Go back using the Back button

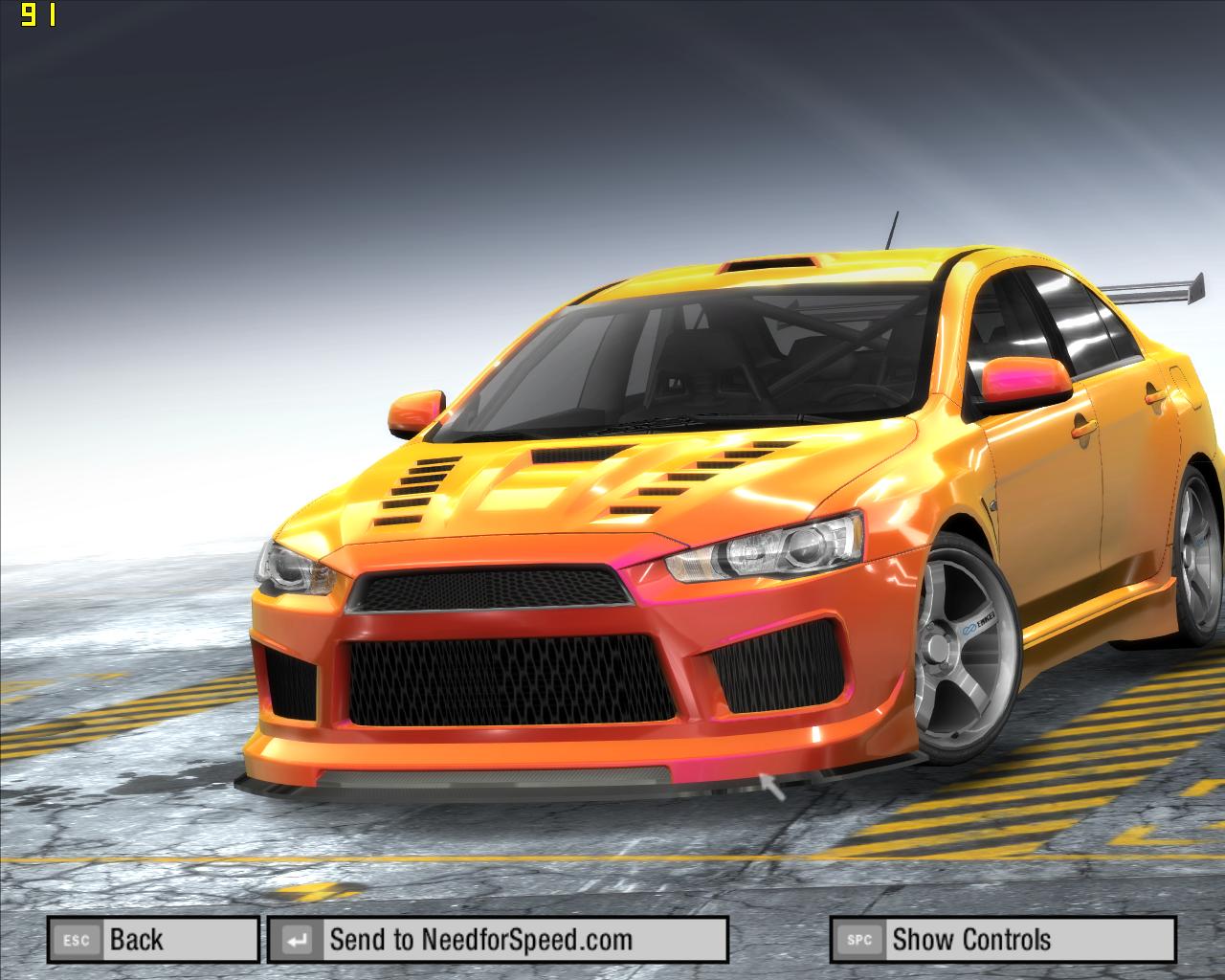153,940
